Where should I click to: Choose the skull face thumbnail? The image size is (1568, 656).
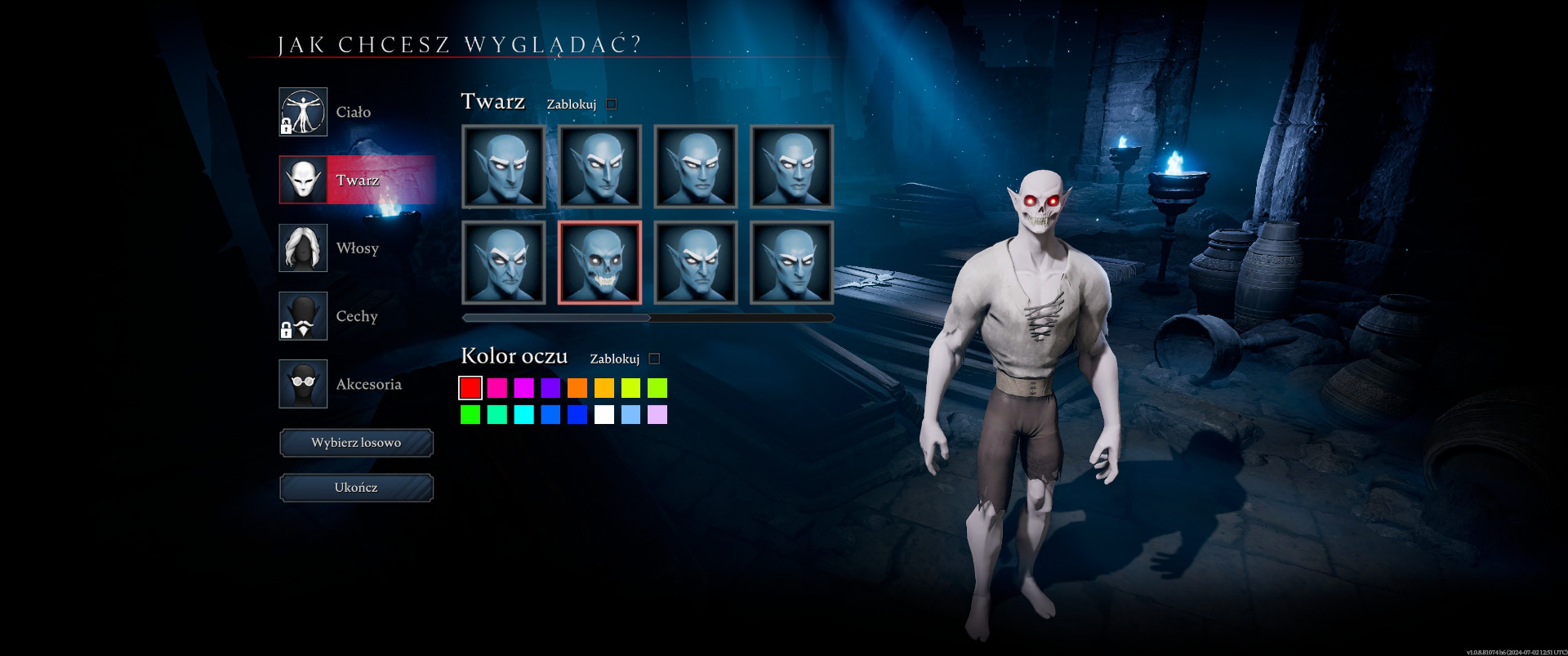pos(599,262)
